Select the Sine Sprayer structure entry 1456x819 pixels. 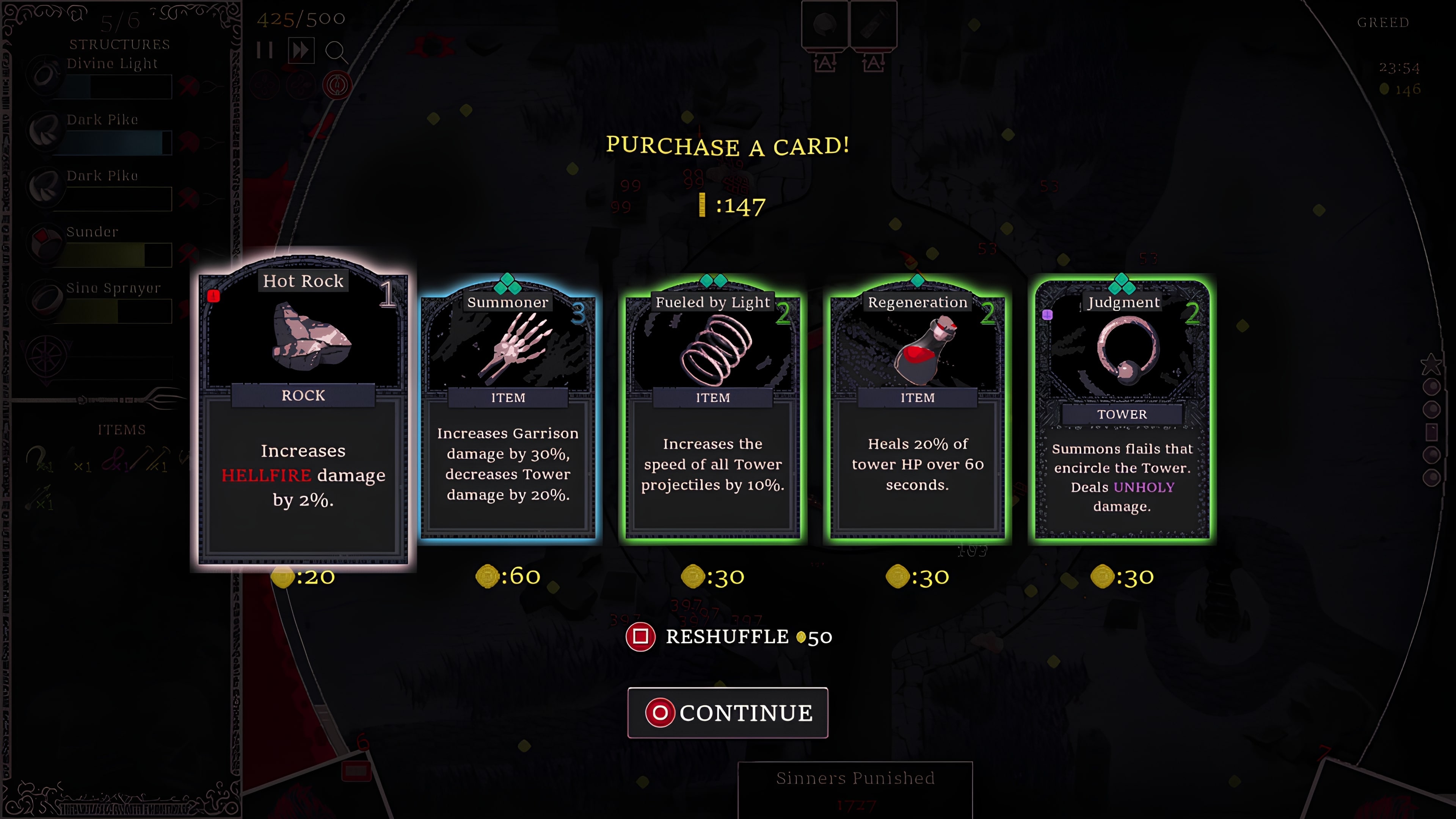(x=113, y=301)
